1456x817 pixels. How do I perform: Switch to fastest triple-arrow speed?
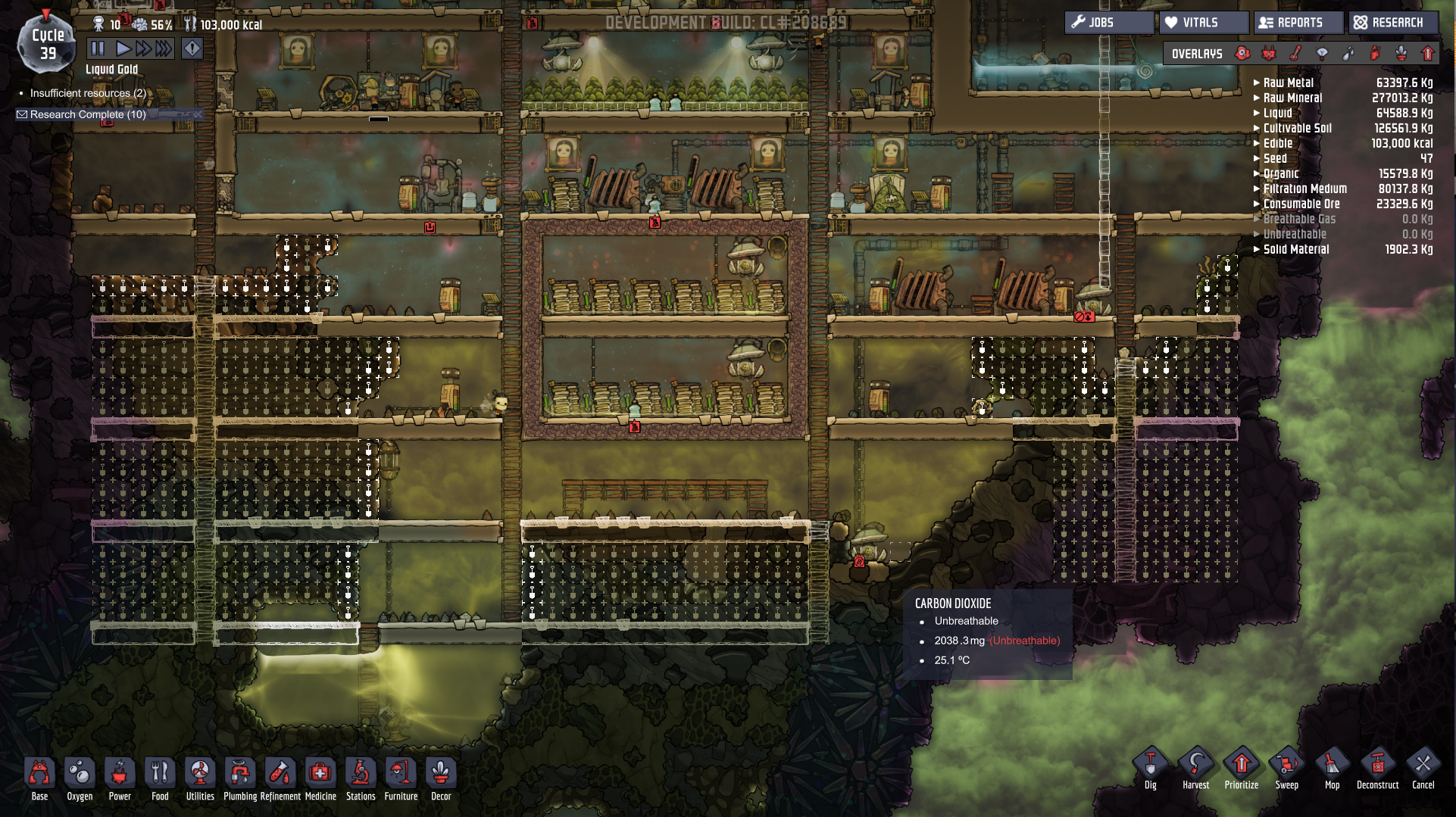(164, 49)
